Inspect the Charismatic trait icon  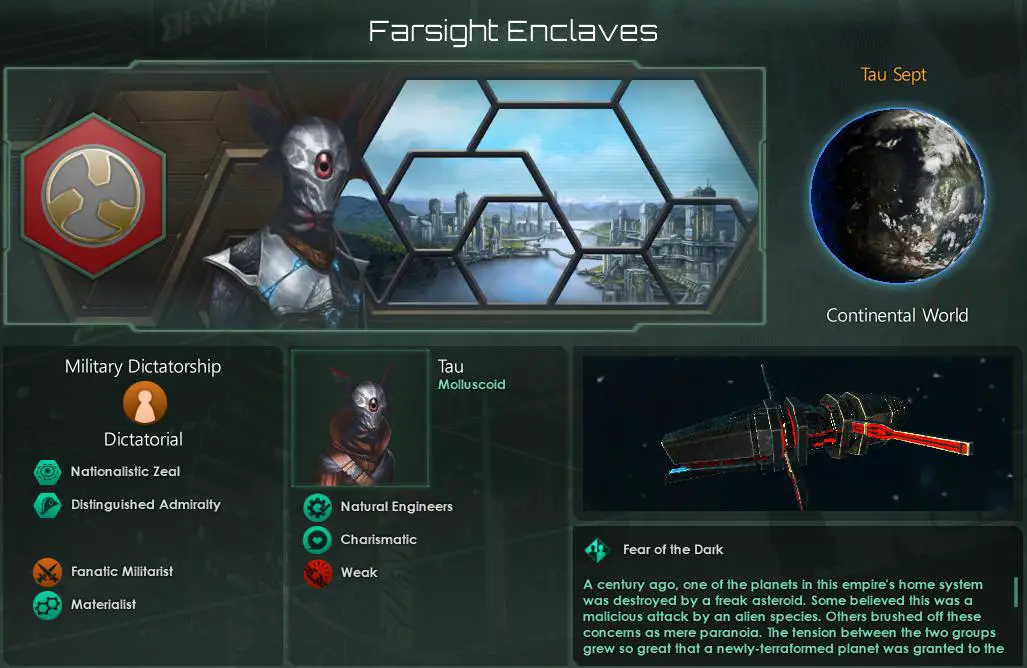pyautogui.click(x=317, y=540)
